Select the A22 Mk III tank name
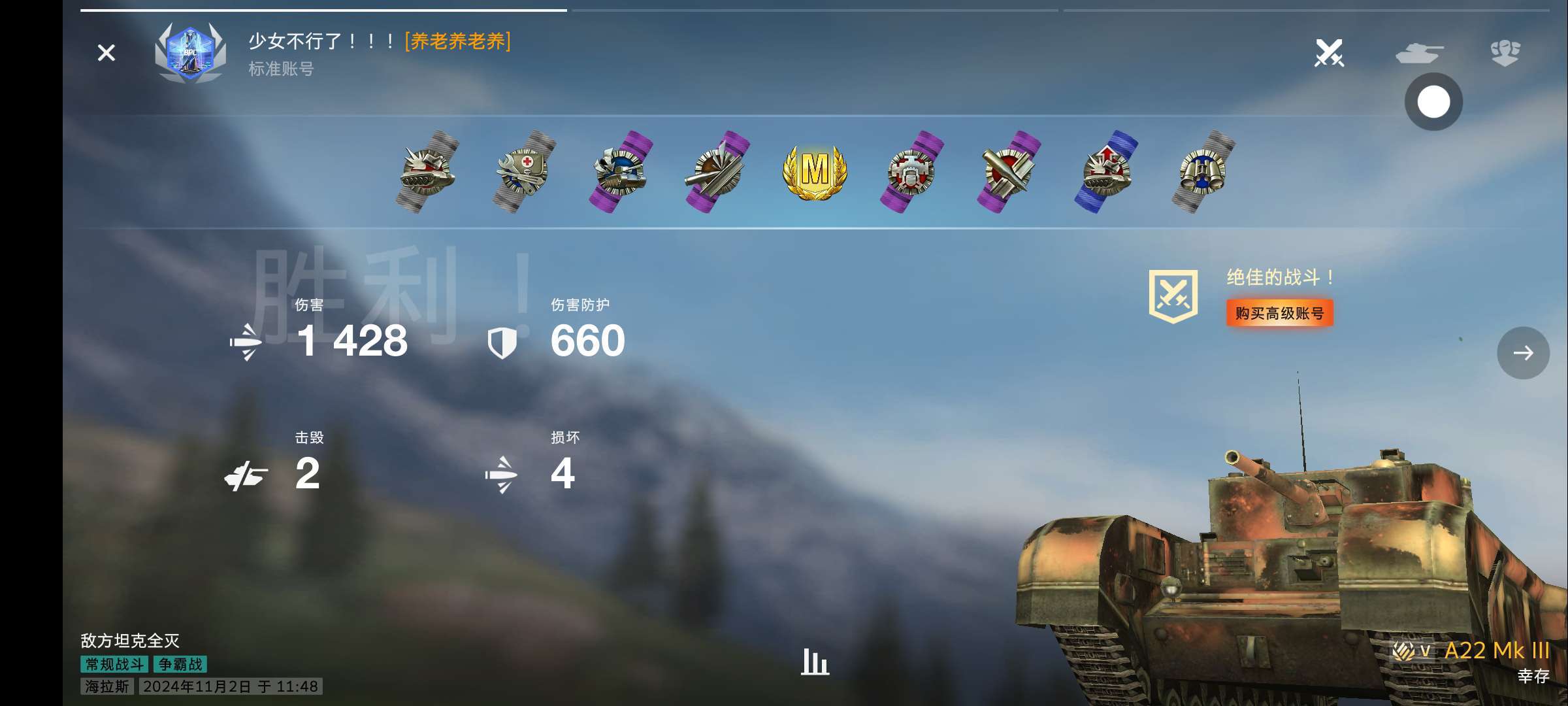Image resolution: width=1568 pixels, height=706 pixels. coord(1497,650)
